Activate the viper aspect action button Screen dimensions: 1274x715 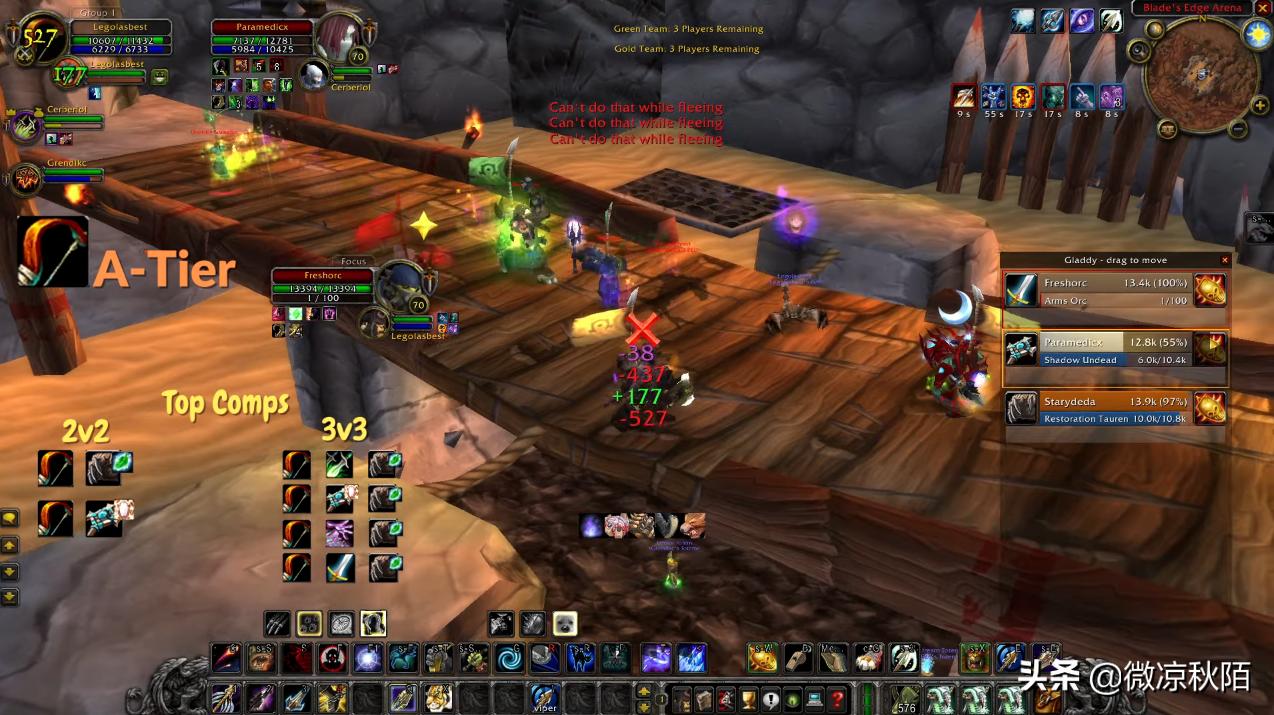click(544, 696)
